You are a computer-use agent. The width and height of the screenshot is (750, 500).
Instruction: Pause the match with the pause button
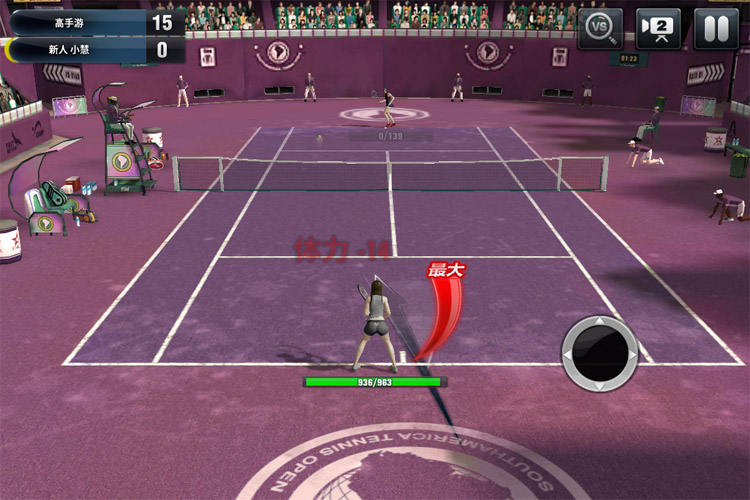click(716, 28)
